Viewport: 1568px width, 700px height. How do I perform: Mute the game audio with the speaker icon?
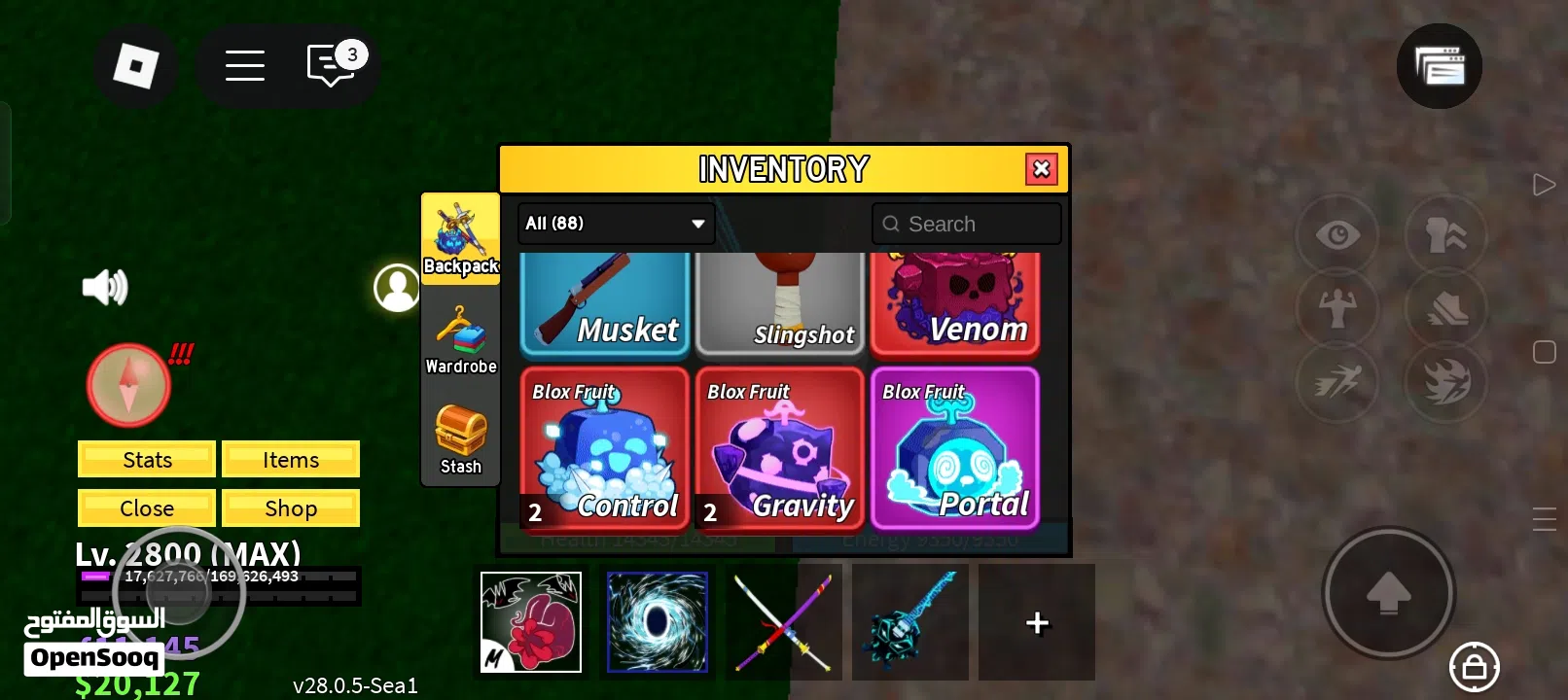[105, 286]
